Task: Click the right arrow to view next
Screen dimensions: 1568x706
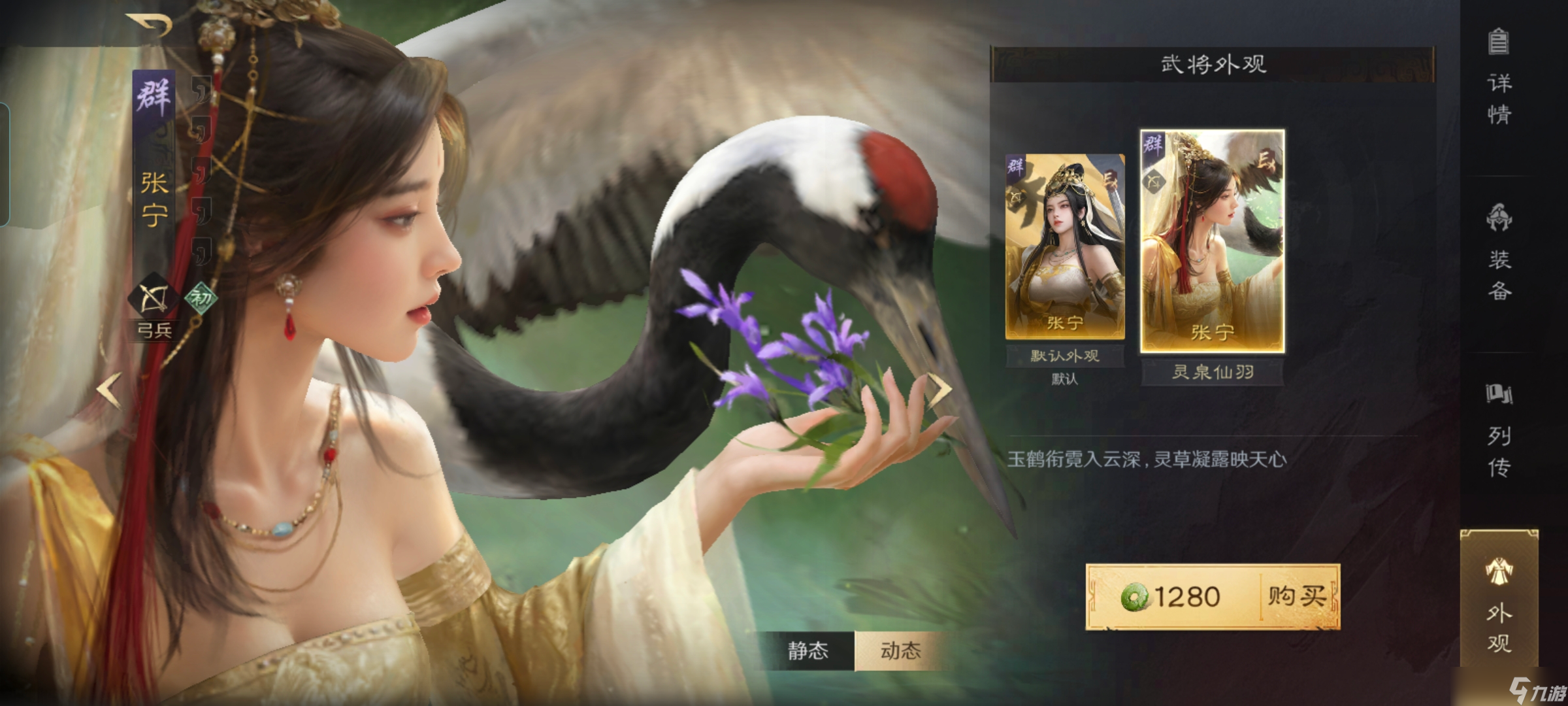Action: pos(939,388)
